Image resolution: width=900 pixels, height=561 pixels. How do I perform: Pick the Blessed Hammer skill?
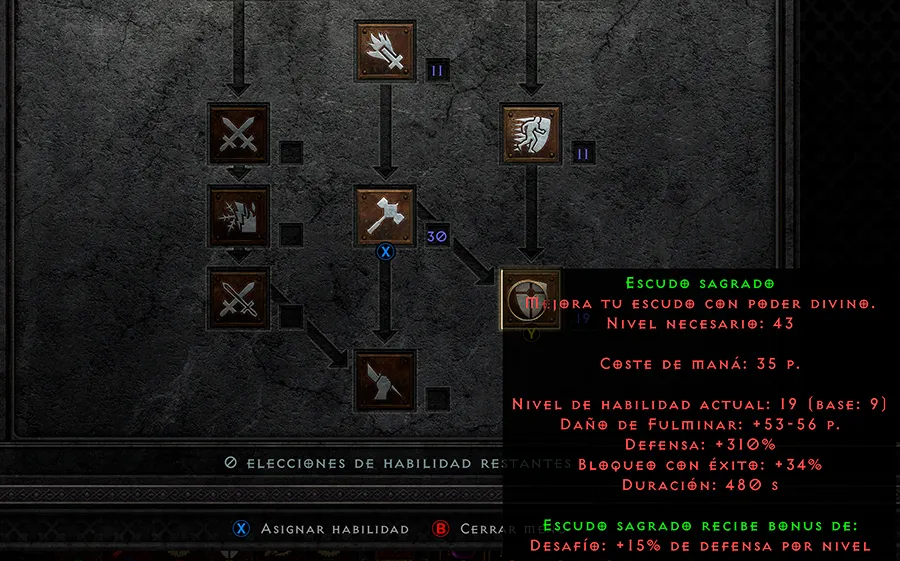(x=386, y=217)
